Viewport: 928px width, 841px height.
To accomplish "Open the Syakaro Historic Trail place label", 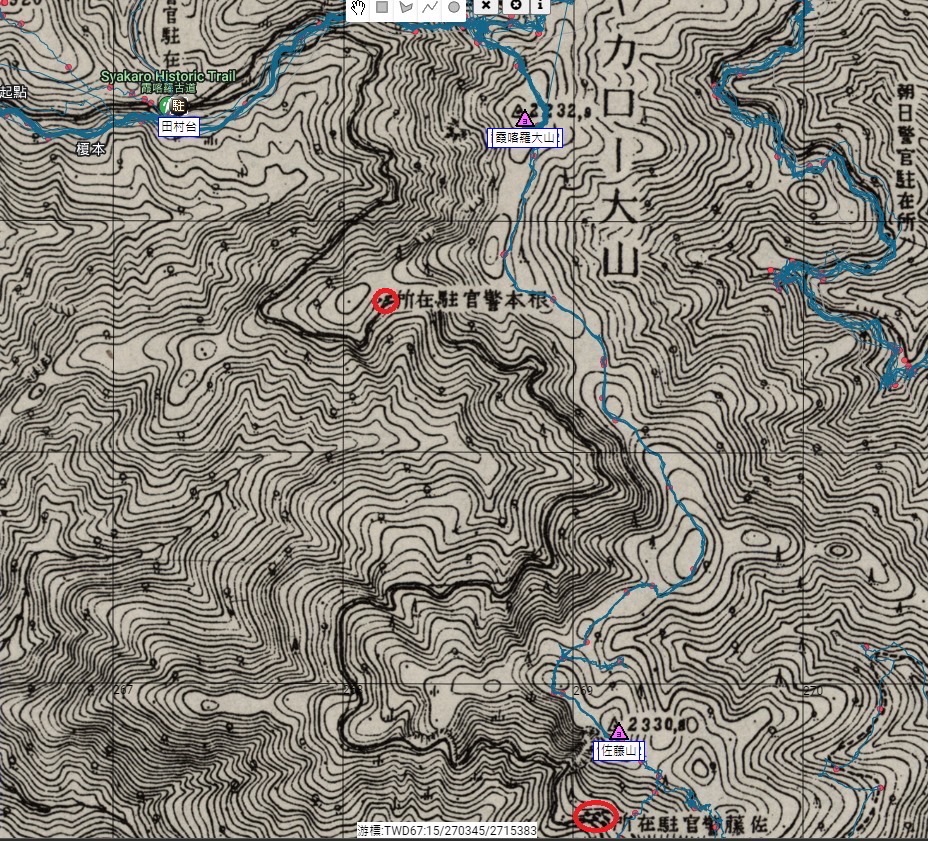I will (x=167, y=77).
